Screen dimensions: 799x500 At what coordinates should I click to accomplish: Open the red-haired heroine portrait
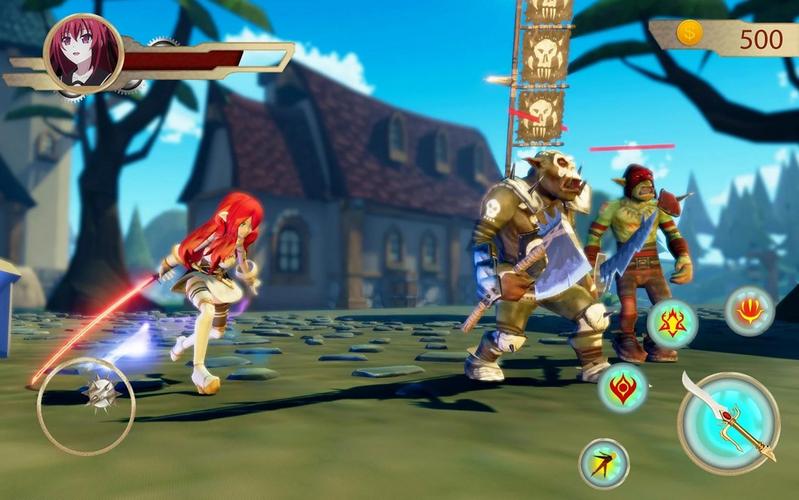(84, 53)
